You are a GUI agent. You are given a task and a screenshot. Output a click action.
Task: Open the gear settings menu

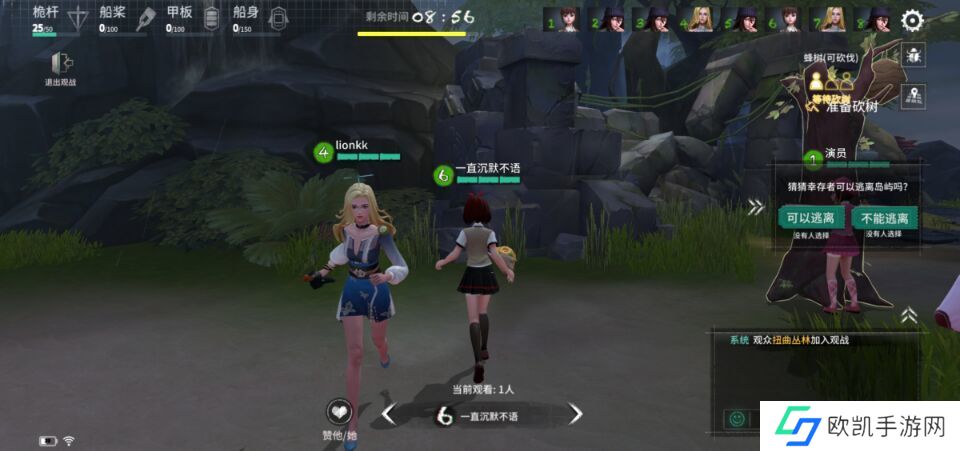pos(912,20)
